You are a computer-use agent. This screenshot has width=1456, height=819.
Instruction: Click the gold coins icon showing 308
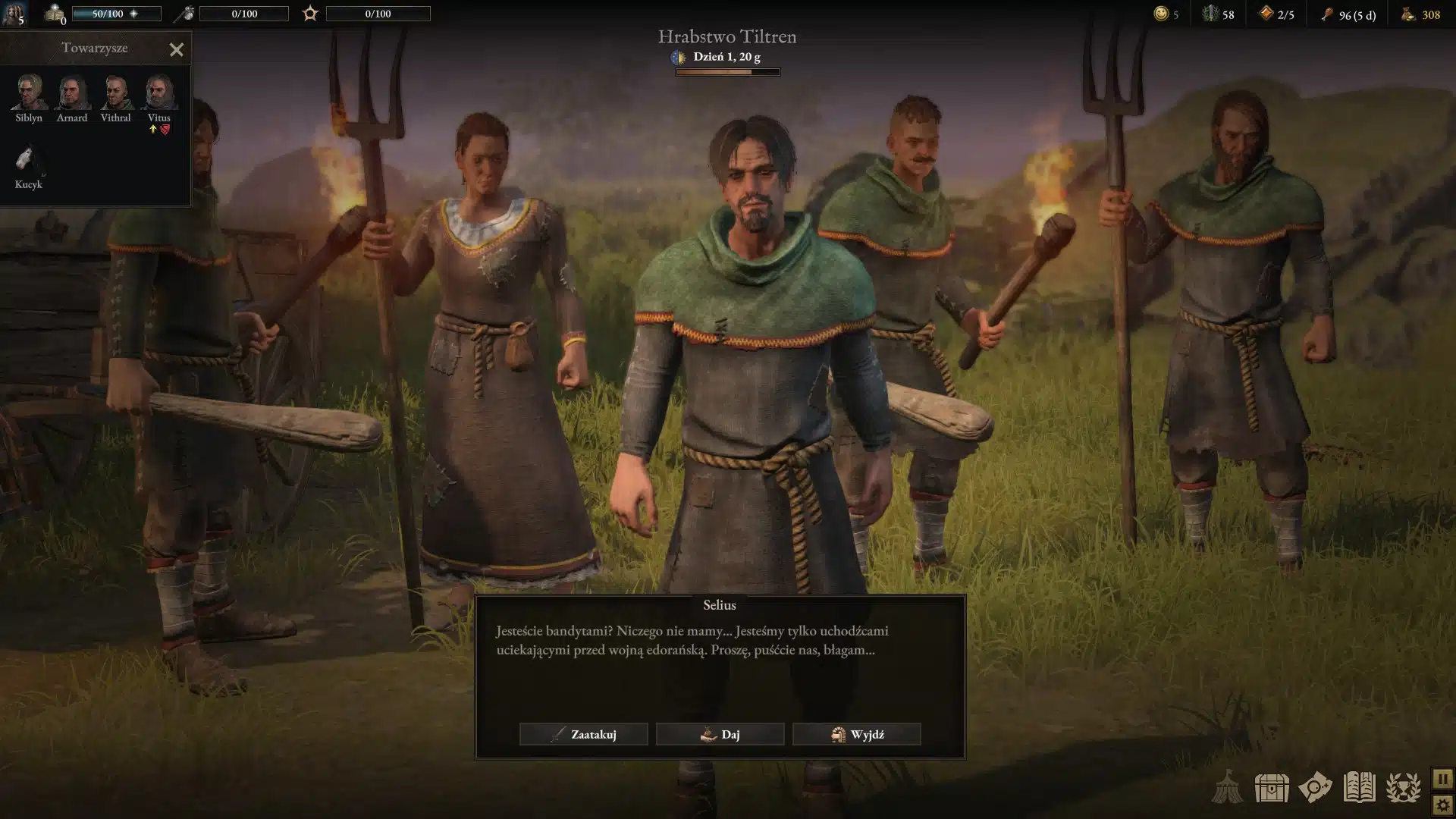(x=1408, y=14)
